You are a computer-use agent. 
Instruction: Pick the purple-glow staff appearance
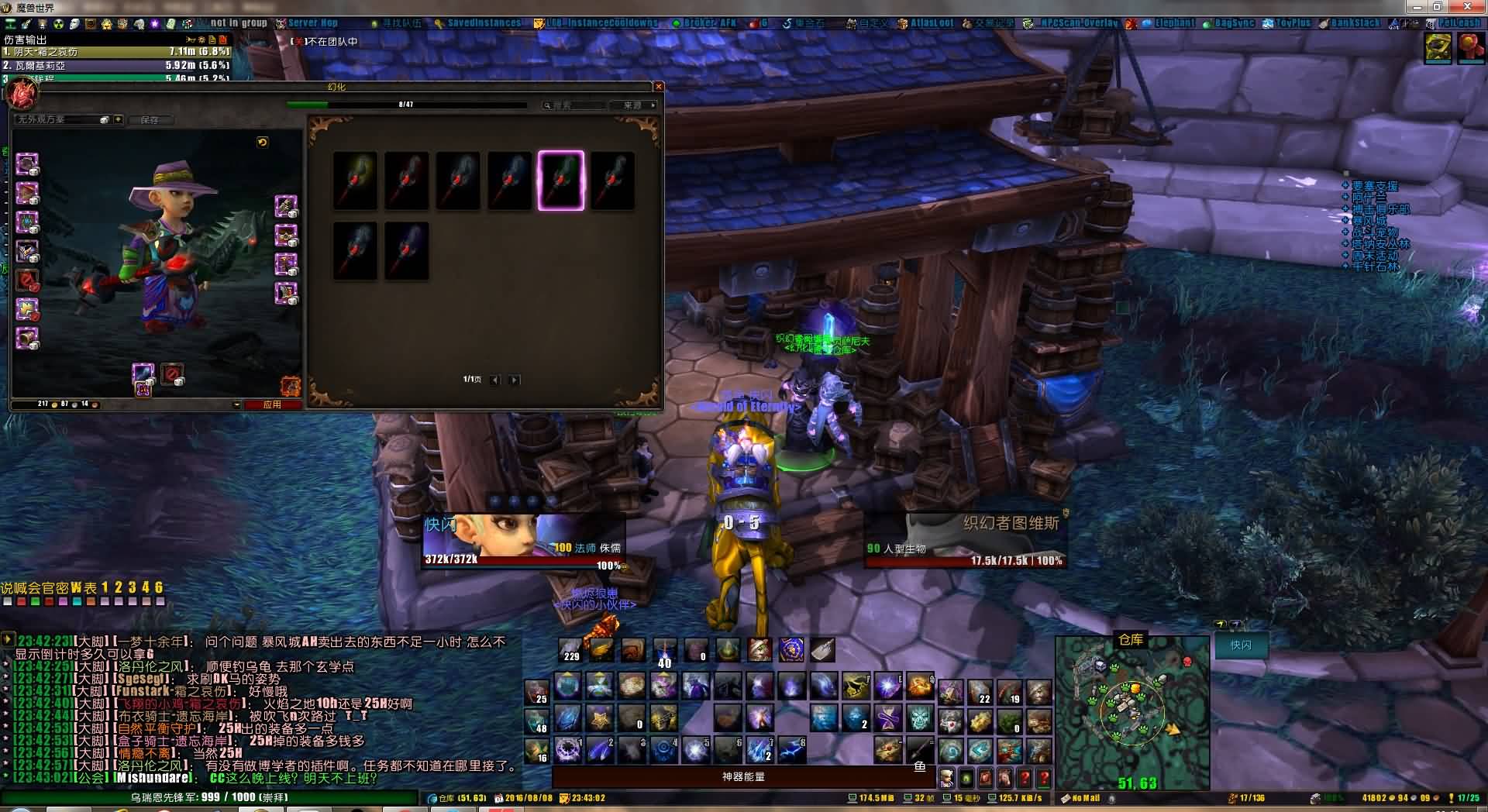click(x=407, y=251)
